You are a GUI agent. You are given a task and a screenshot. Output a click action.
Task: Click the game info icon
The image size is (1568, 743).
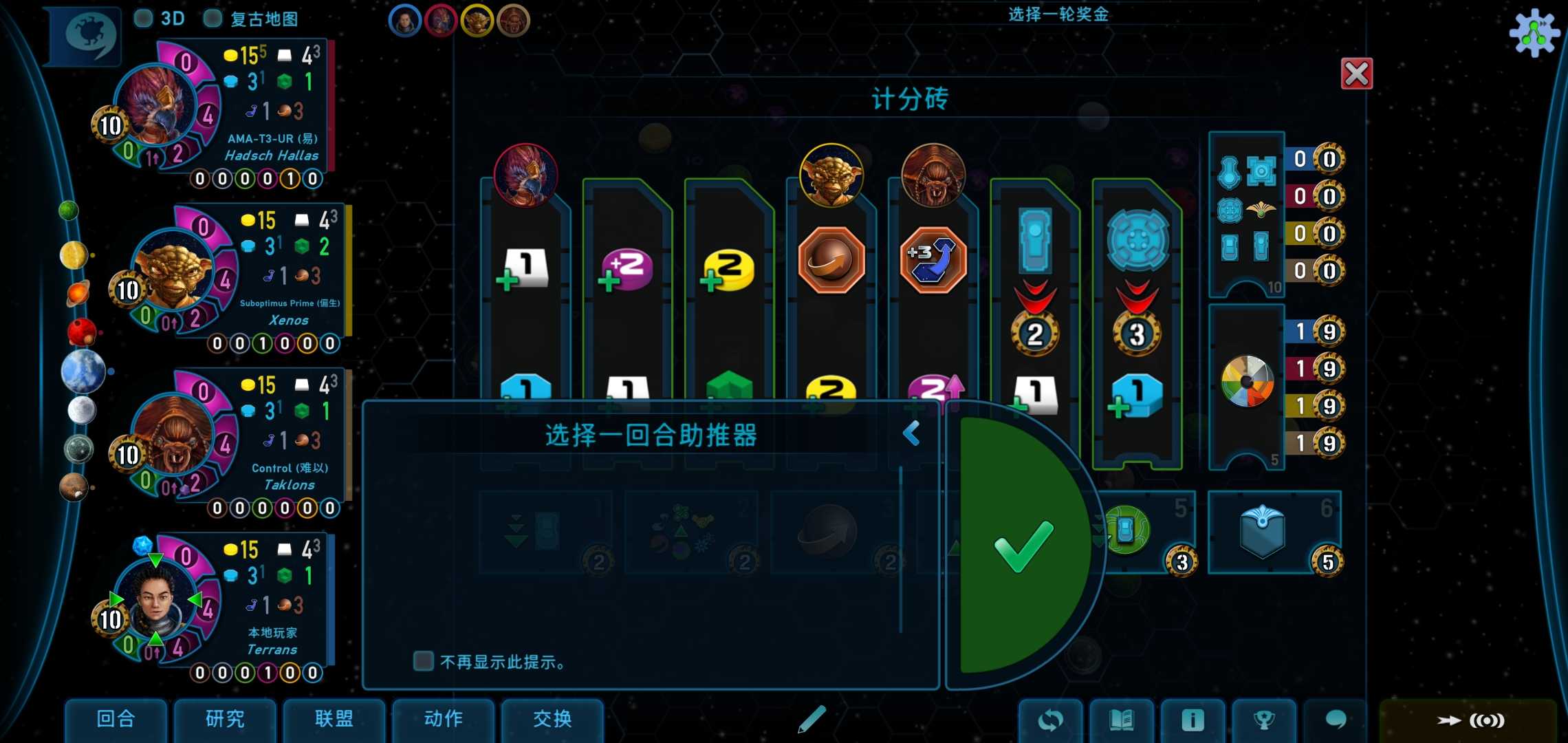click(x=1194, y=720)
